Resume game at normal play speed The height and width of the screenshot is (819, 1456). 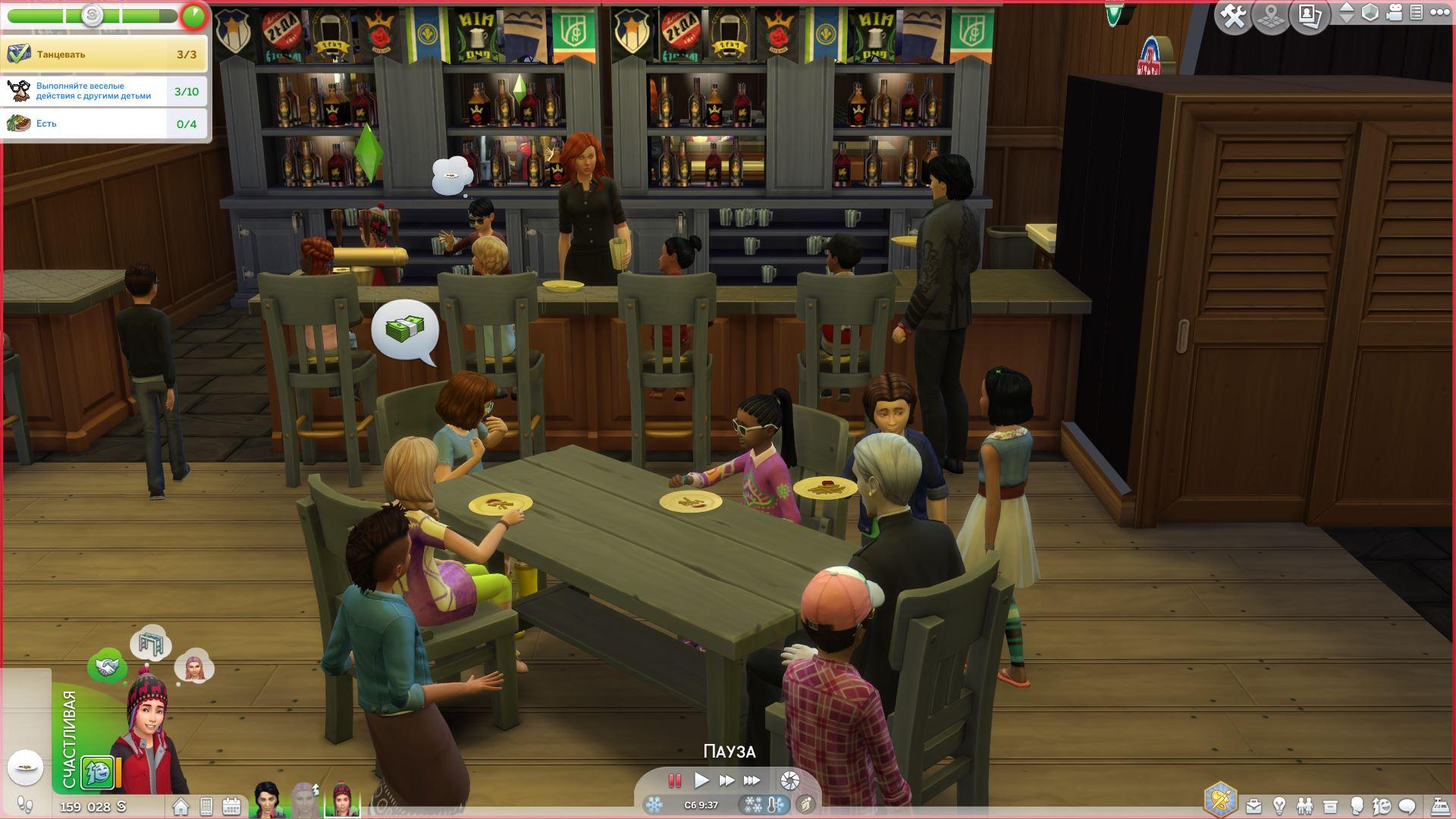pyautogui.click(x=701, y=780)
